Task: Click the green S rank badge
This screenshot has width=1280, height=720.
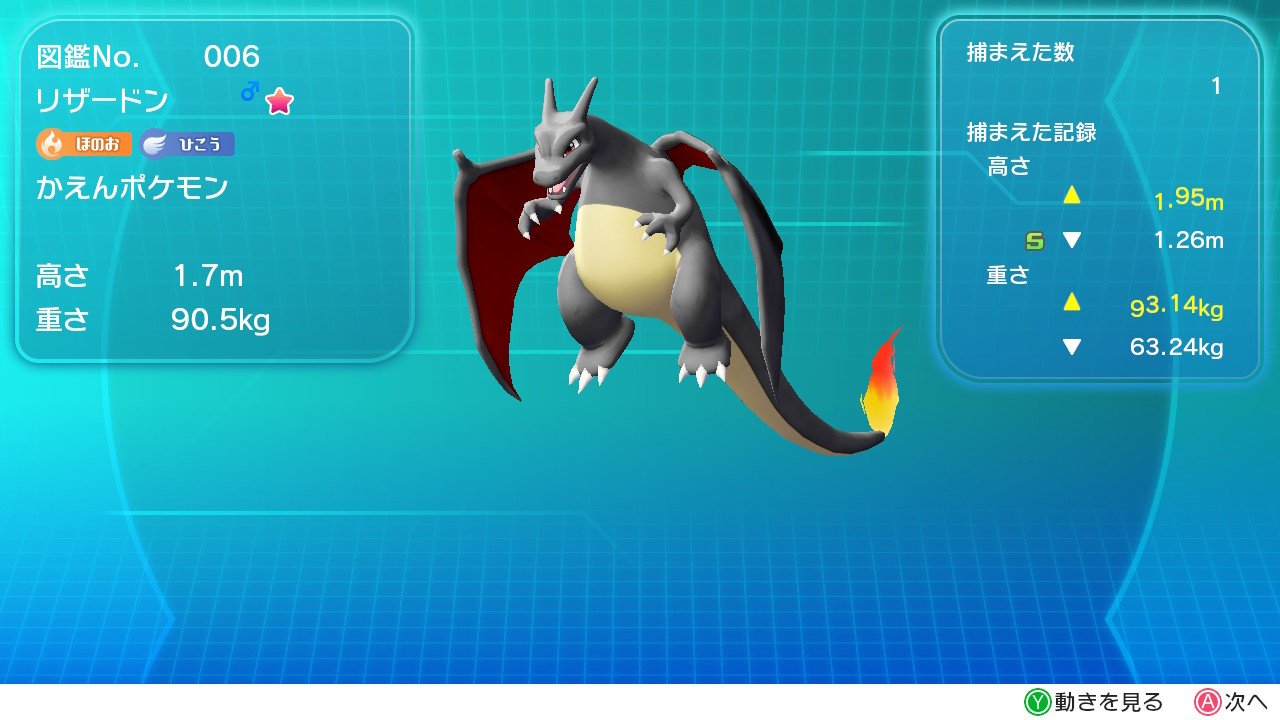Action: tap(1034, 240)
